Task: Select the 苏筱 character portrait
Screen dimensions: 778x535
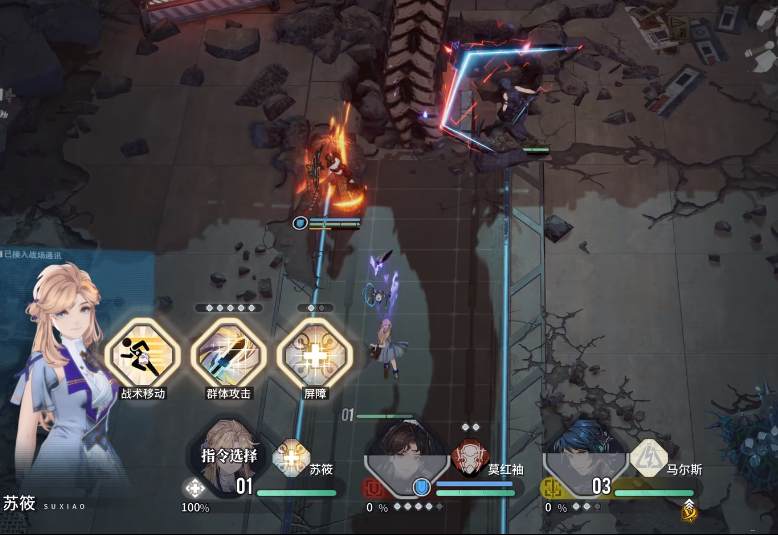Action: point(229,456)
